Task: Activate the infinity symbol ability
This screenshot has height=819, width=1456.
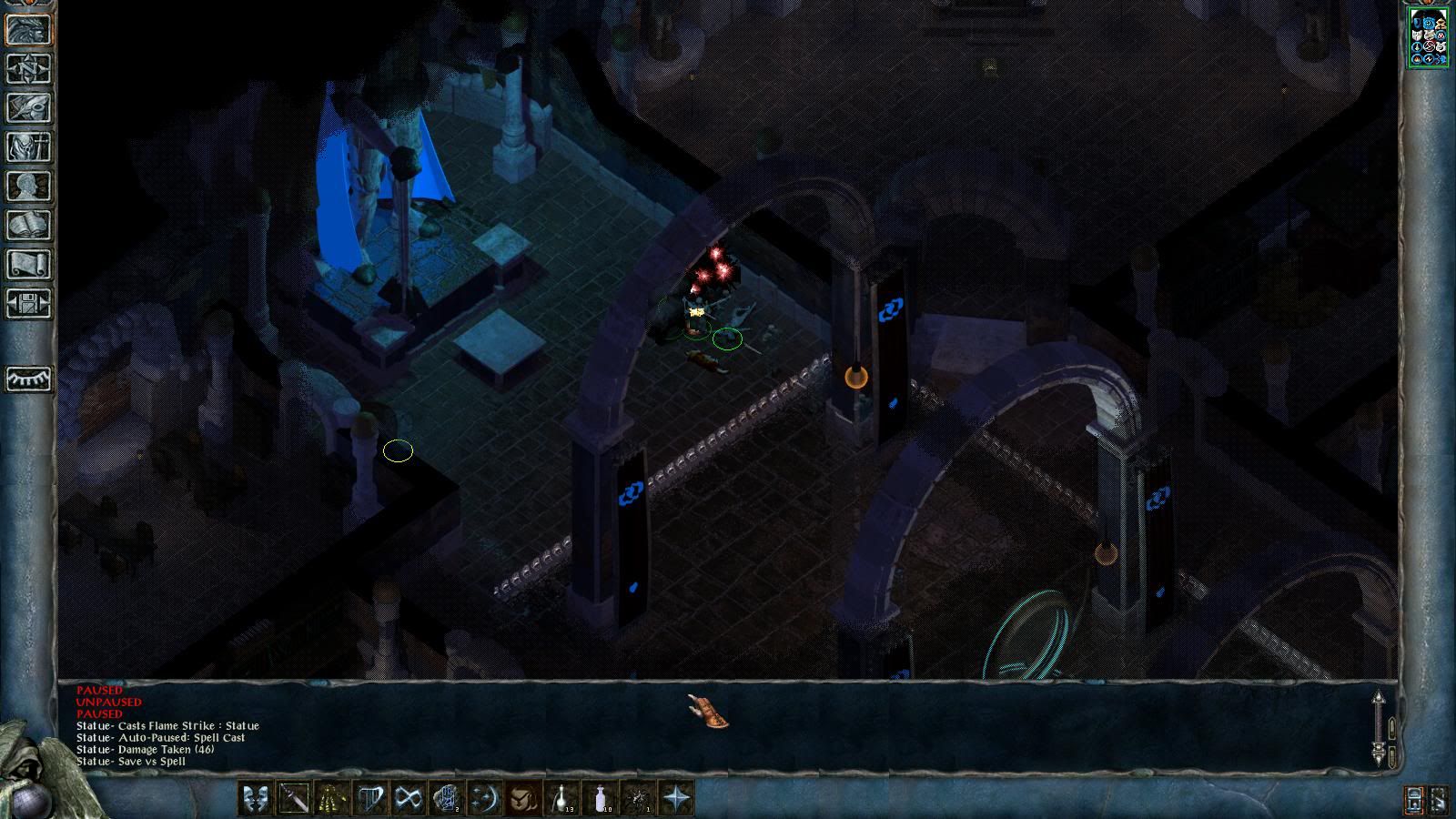Action: tap(409, 799)
